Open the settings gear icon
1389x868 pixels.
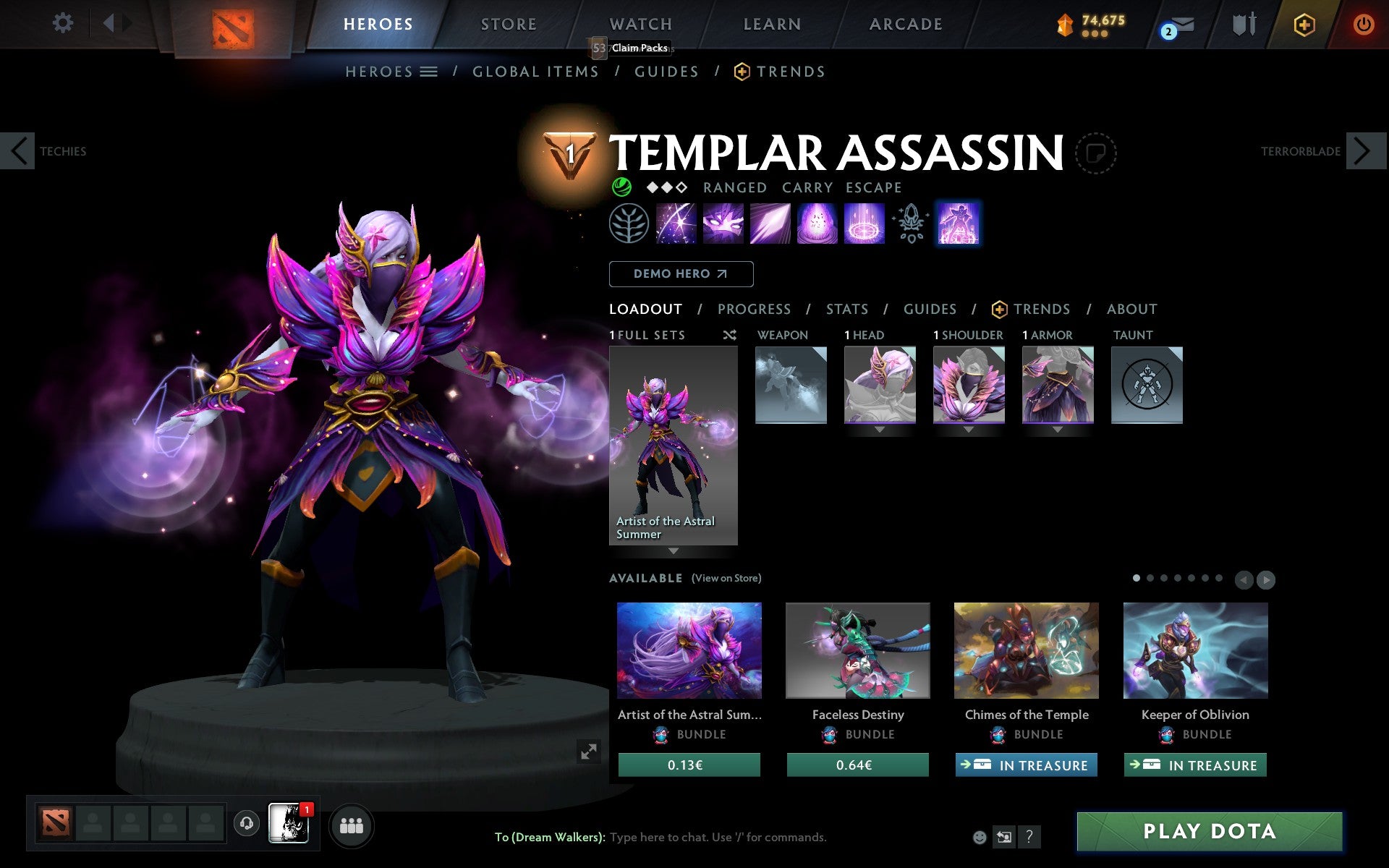(x=64, y=24)
